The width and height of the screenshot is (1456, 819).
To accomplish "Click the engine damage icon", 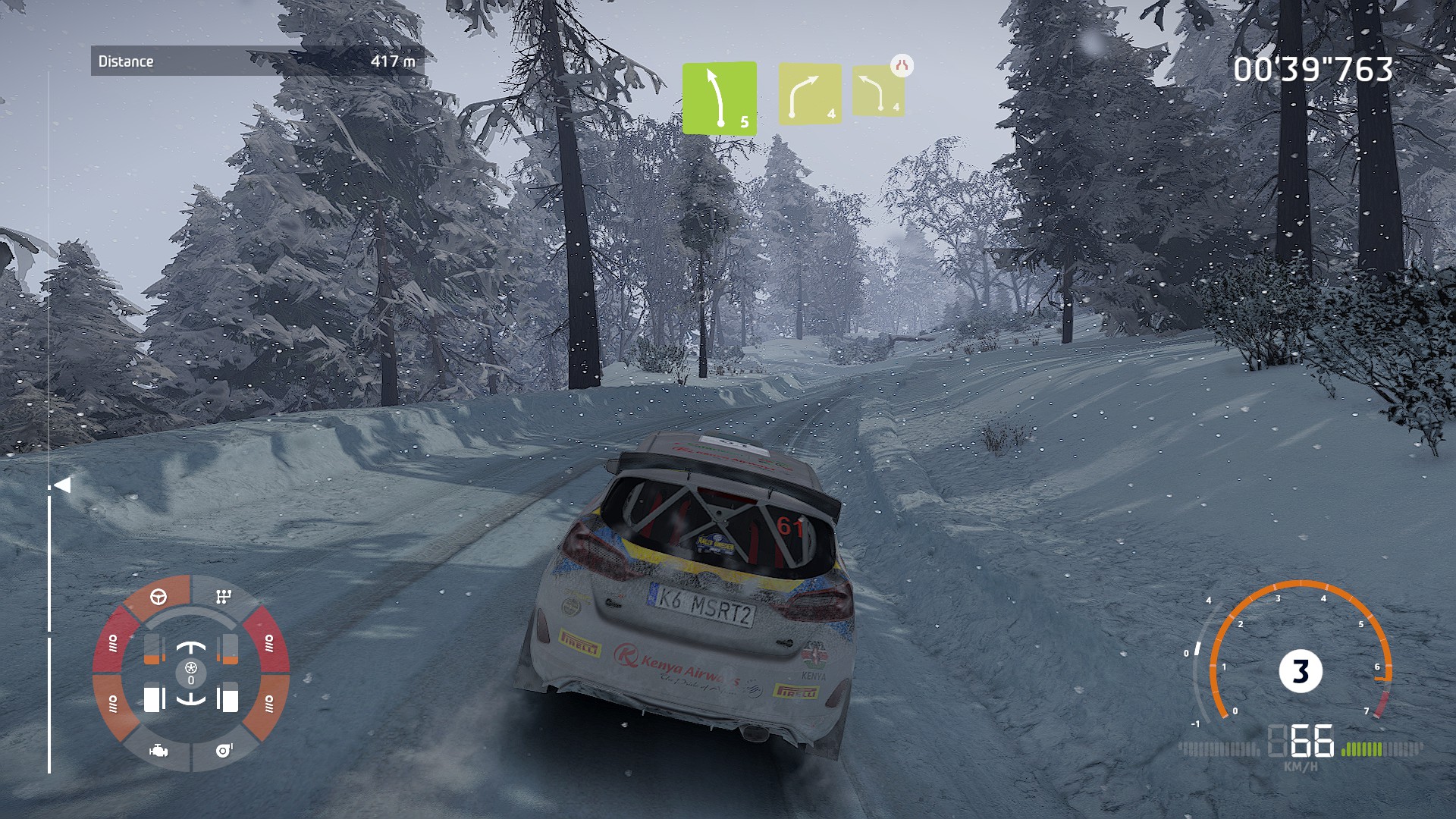I will (158, 751).
